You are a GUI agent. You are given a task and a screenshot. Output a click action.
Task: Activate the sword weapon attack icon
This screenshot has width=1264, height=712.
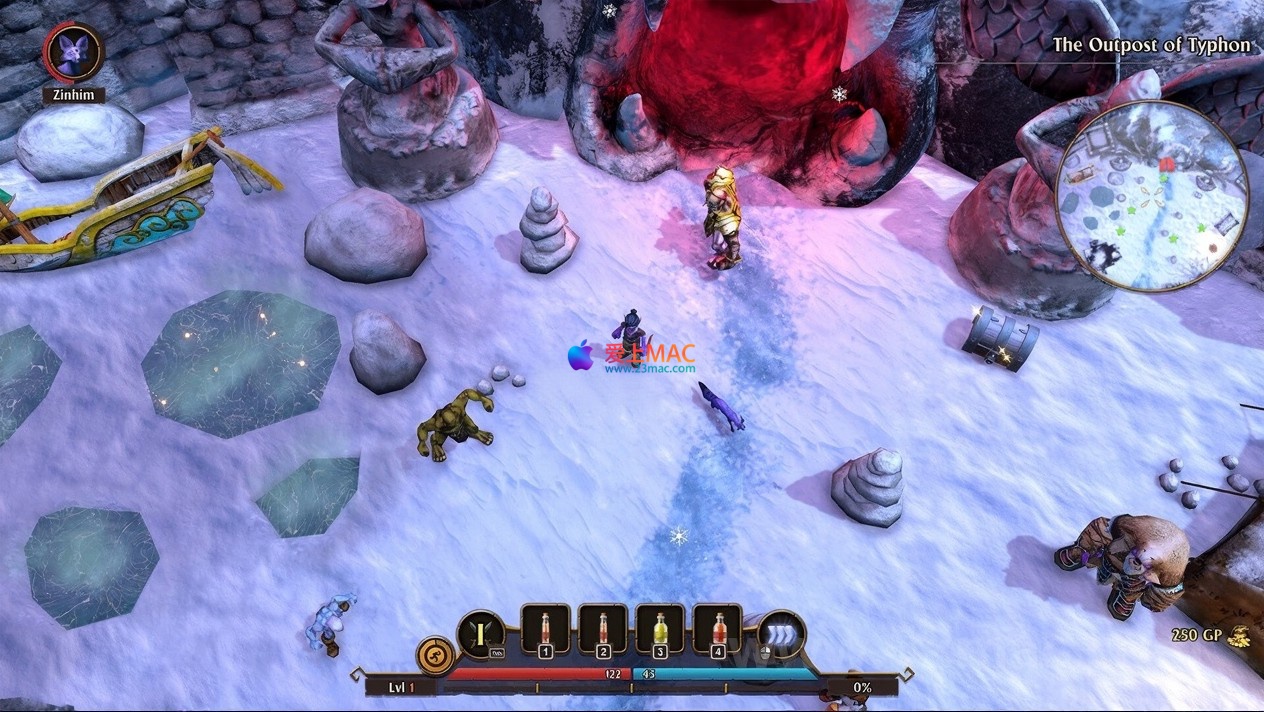(481, 635)
